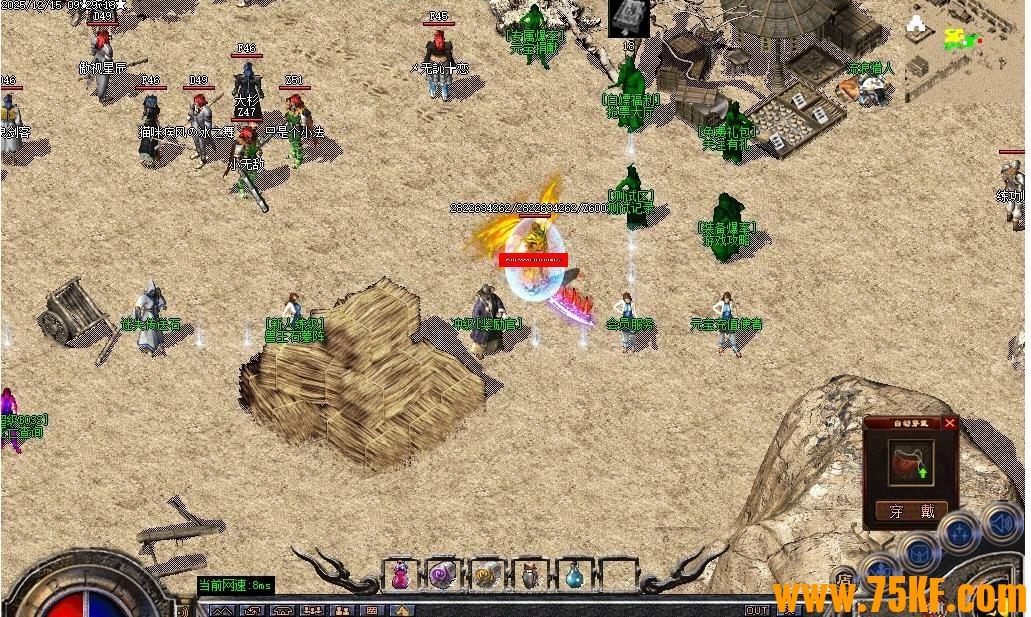Select the grey armor hotbar slot
This screenshot has height=617, width=1031.
pyautogui.click(x=530, y=575)
